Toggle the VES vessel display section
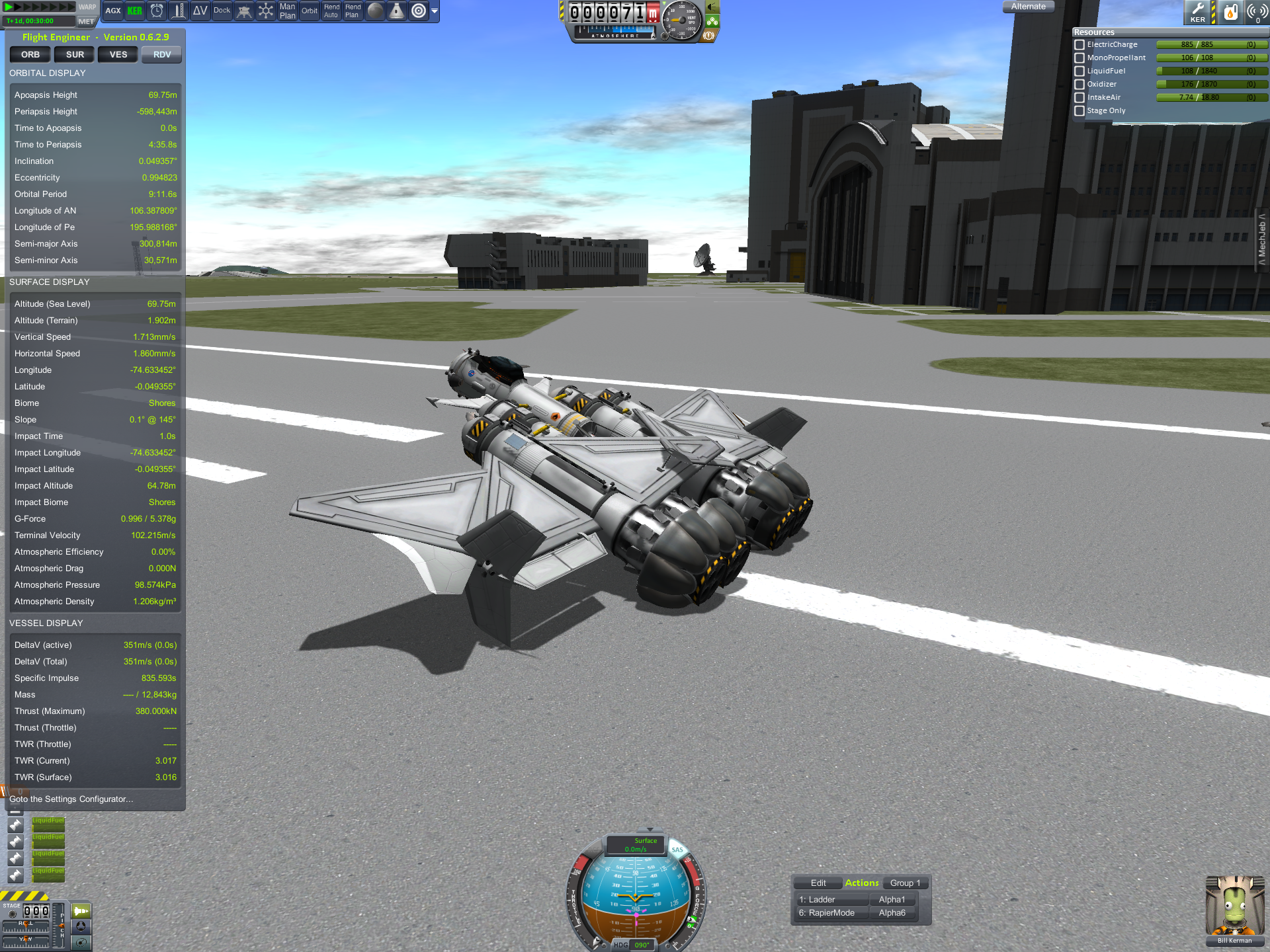Image resolution: width=1270 pixels, height=952 pixels. tap(118, 55)
